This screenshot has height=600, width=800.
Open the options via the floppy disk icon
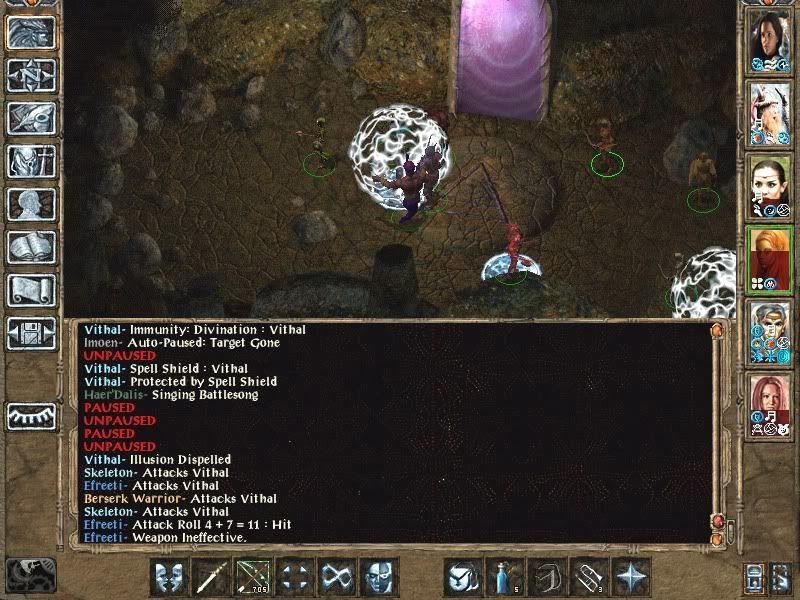[x=30, y=332]
